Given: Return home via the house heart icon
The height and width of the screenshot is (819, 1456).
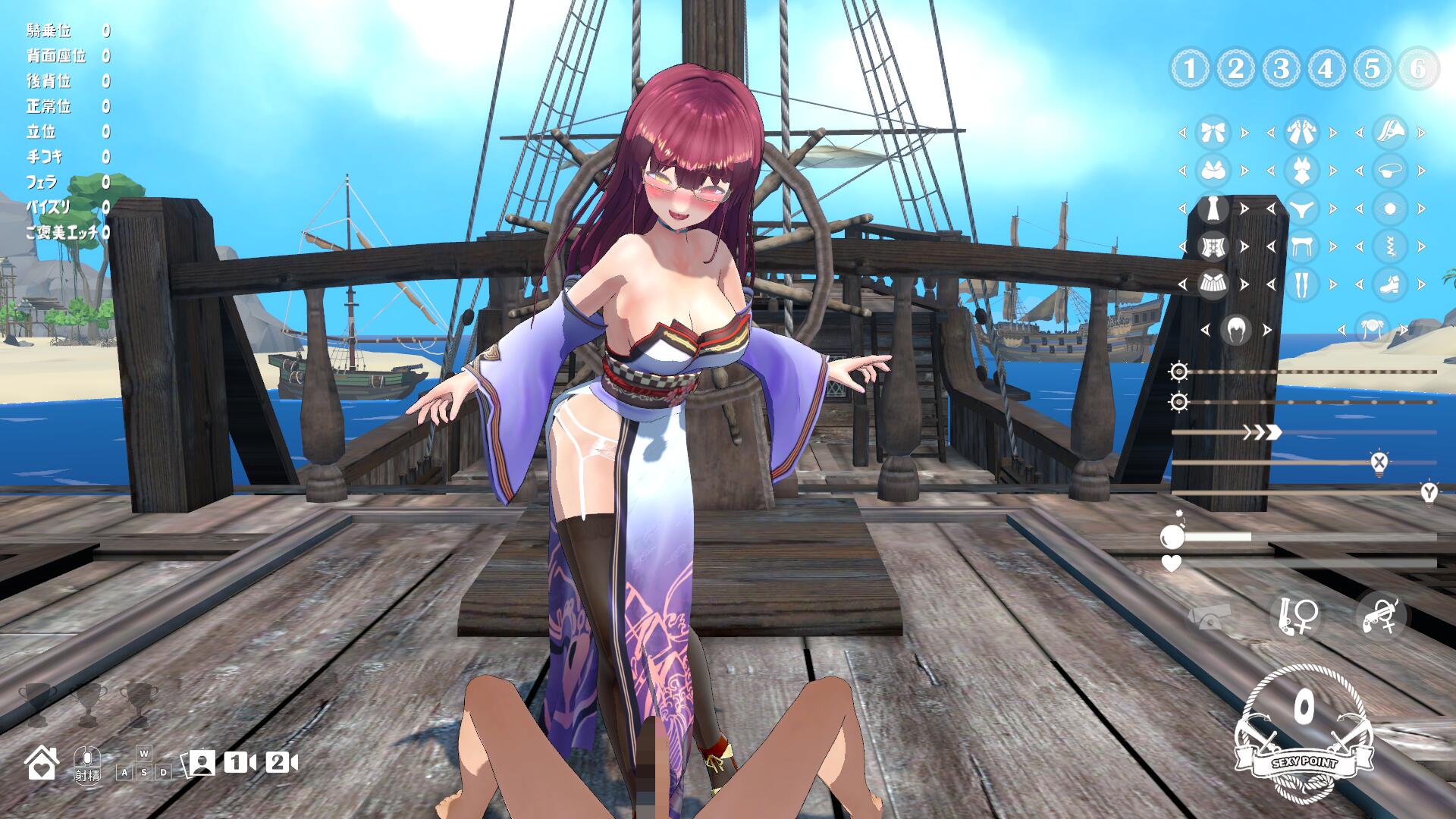Looking at the screenshot, I should [42, 762].
